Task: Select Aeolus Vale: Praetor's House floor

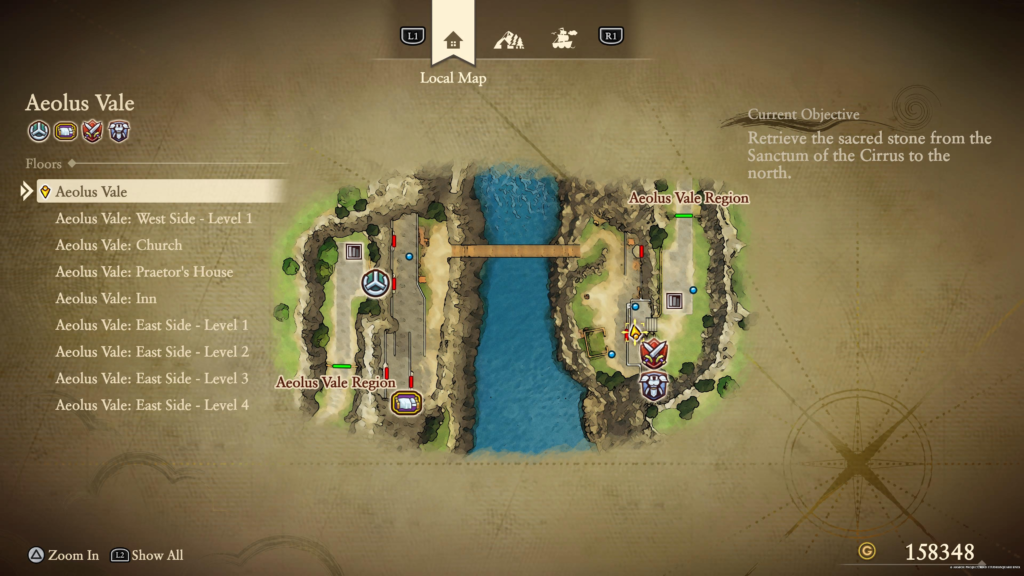Action: pyautogui.click(x=144, y=272)
